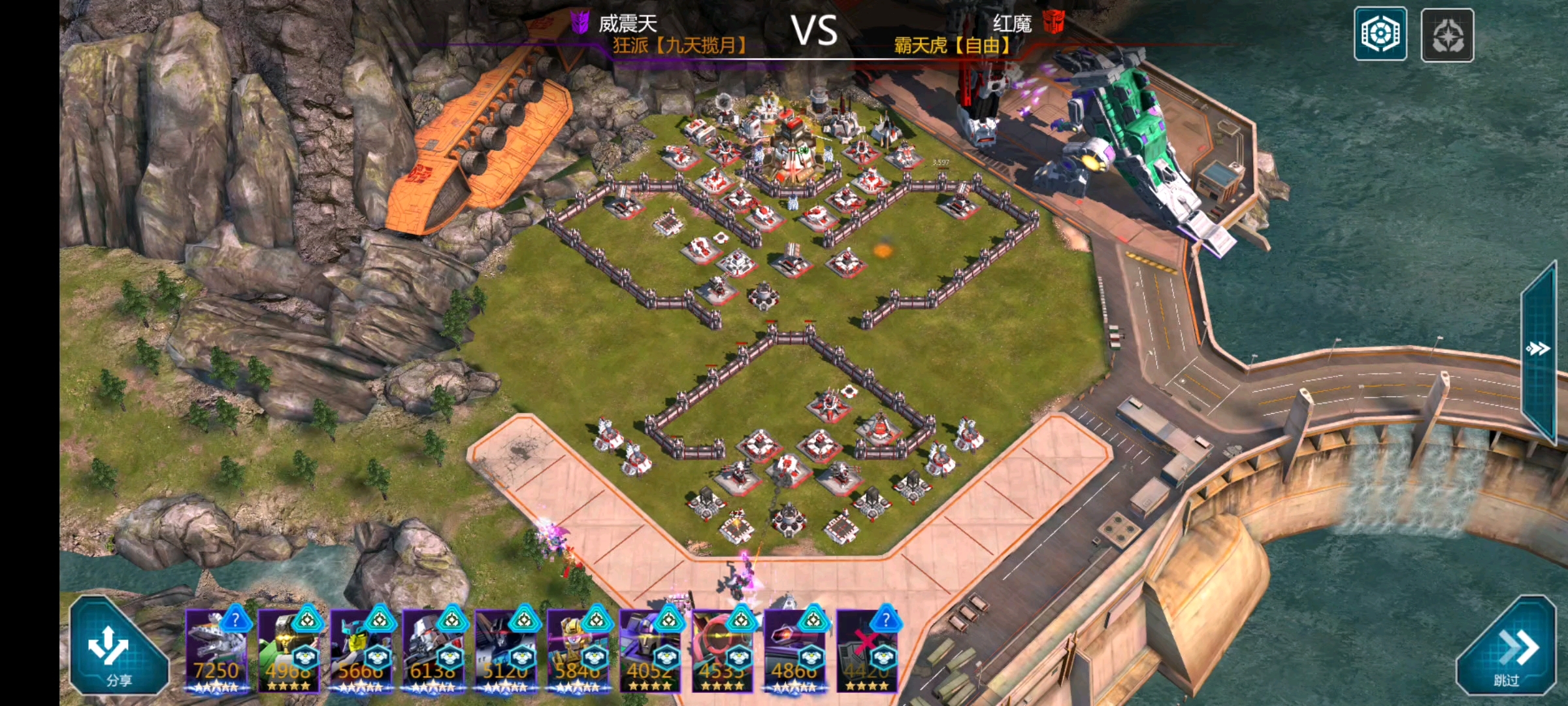
Task: Select the 5666 power blue-helmet bot card
Action: click(361, 652)
